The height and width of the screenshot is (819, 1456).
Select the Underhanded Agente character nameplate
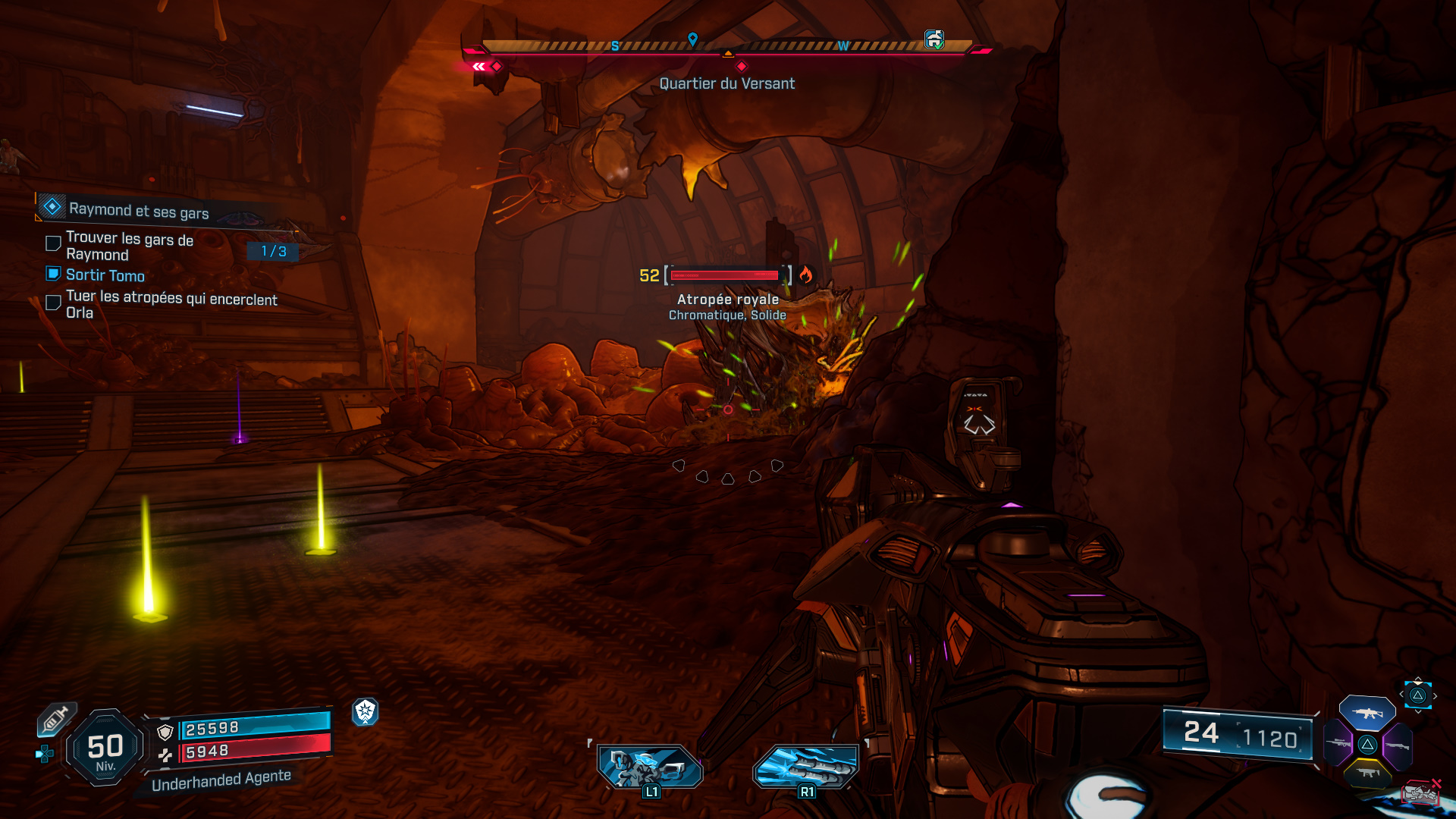[x=221, y=781]
